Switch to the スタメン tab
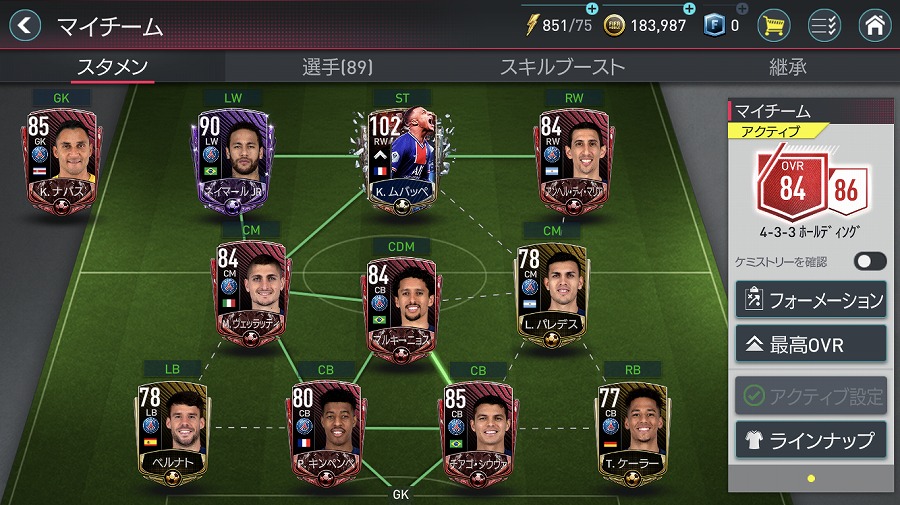 coord(112,68)
